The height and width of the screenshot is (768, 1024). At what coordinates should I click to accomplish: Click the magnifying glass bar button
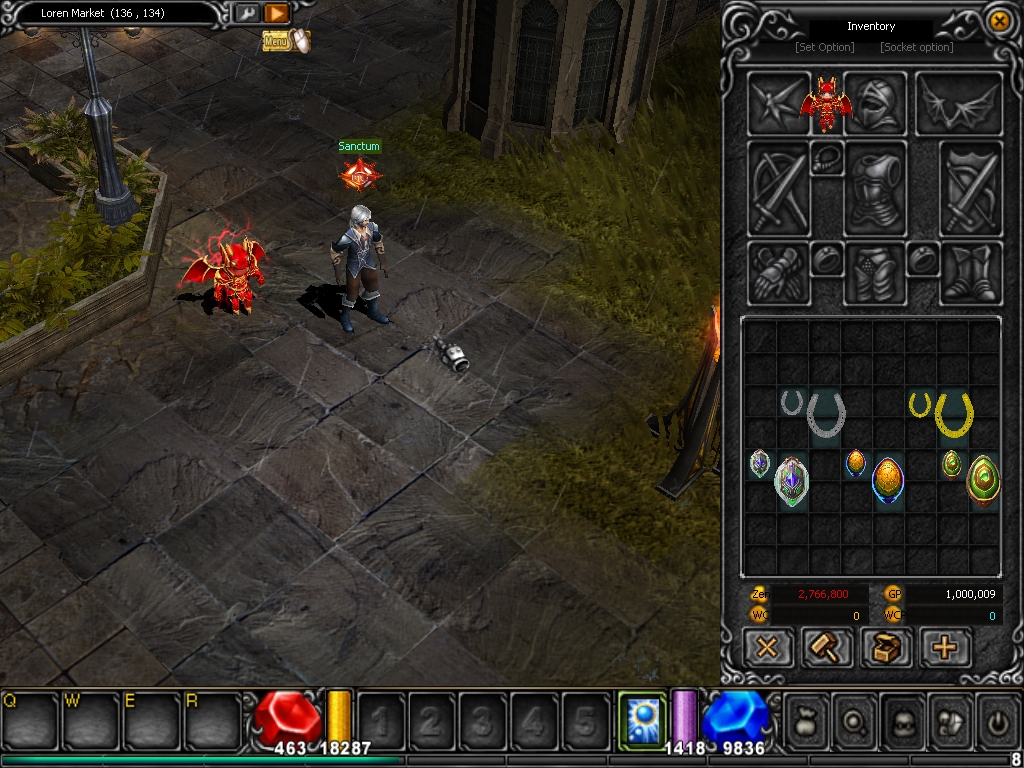click(x=855, y=719)
